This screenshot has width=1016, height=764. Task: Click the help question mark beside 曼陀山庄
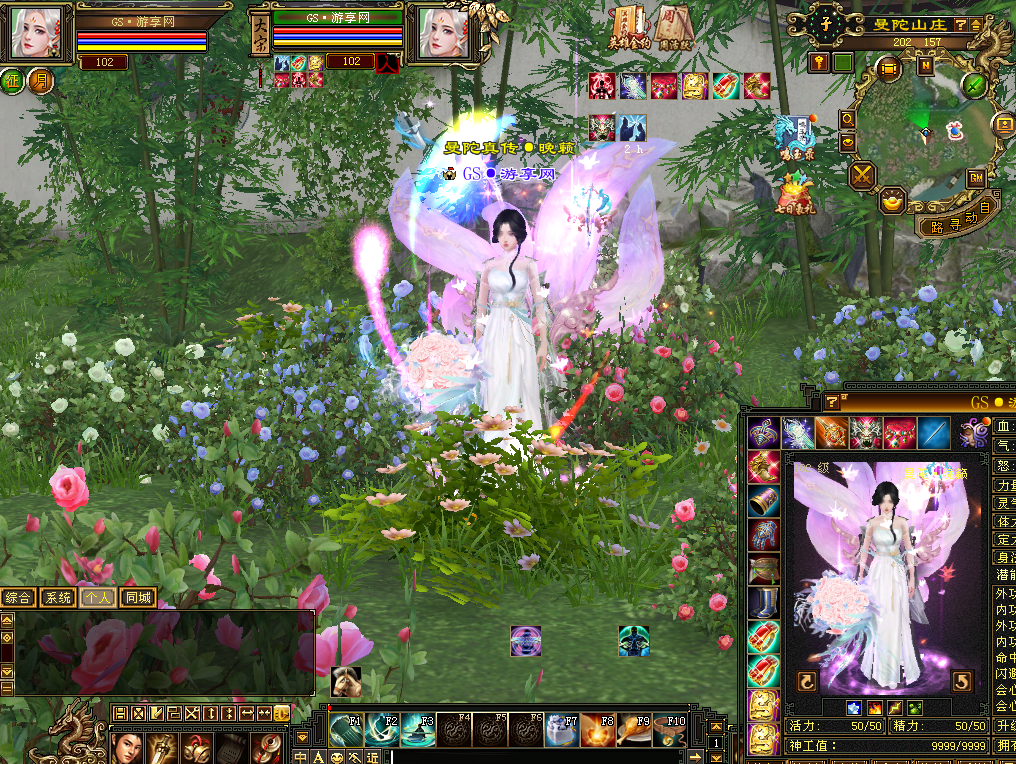(x=960, y=24)
